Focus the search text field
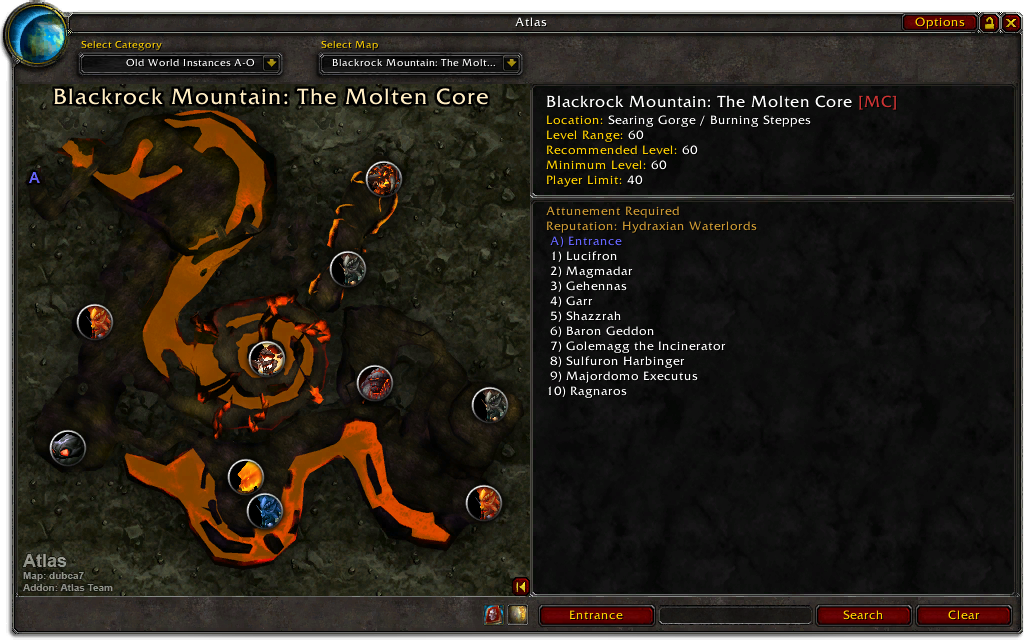1024x640 pixels. coord(735,615)
